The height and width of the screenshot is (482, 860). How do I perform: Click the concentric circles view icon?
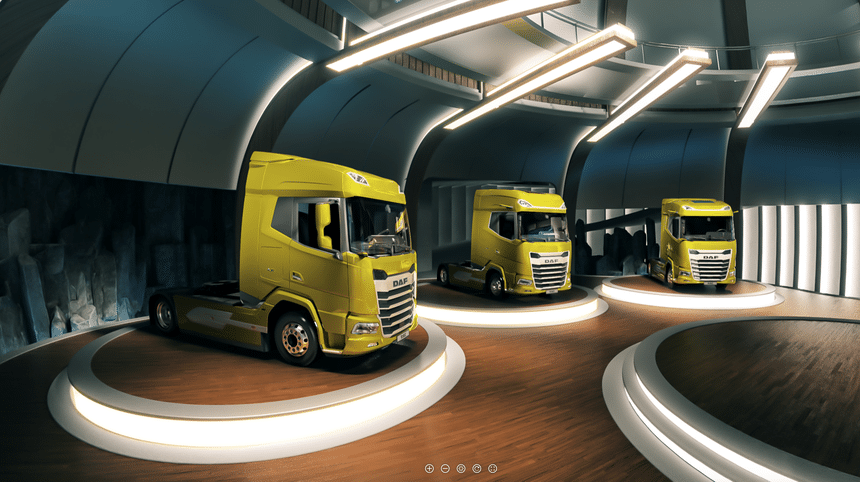(x=461, y=468)
